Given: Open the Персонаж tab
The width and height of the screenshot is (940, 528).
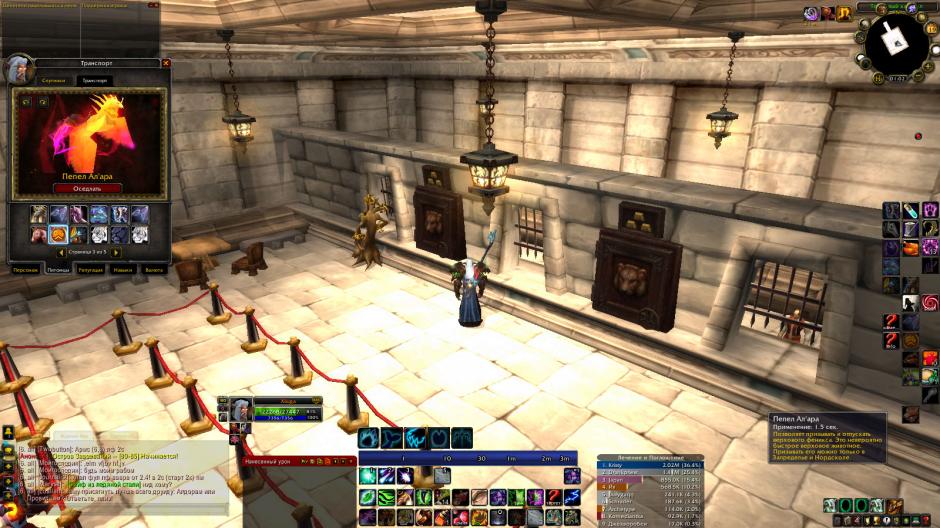Looking at the screenshot, I should pyautogui.click(x=26, y=270).
